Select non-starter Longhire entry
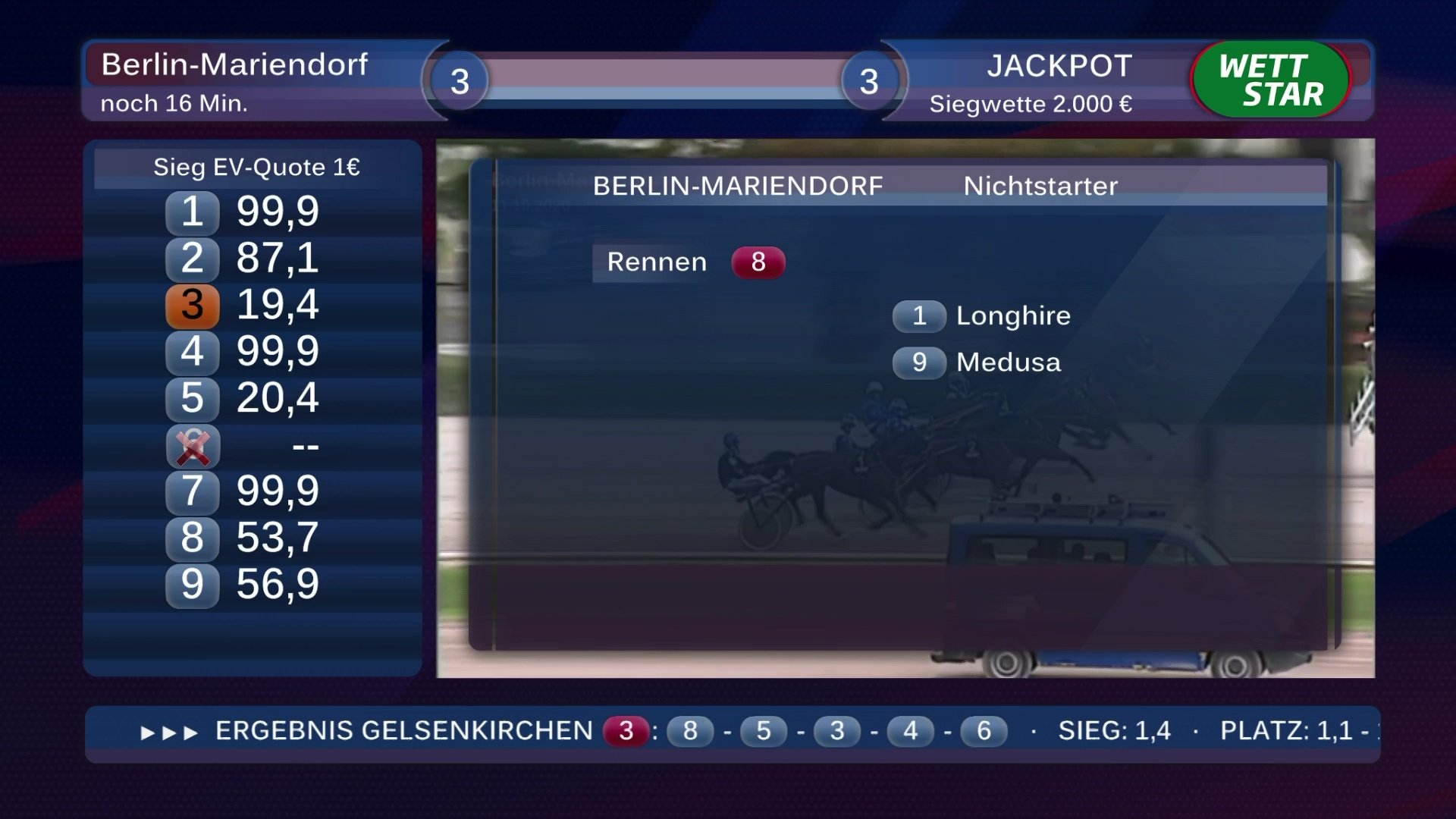The image size is (1456, 819). [x=981, y=316]
